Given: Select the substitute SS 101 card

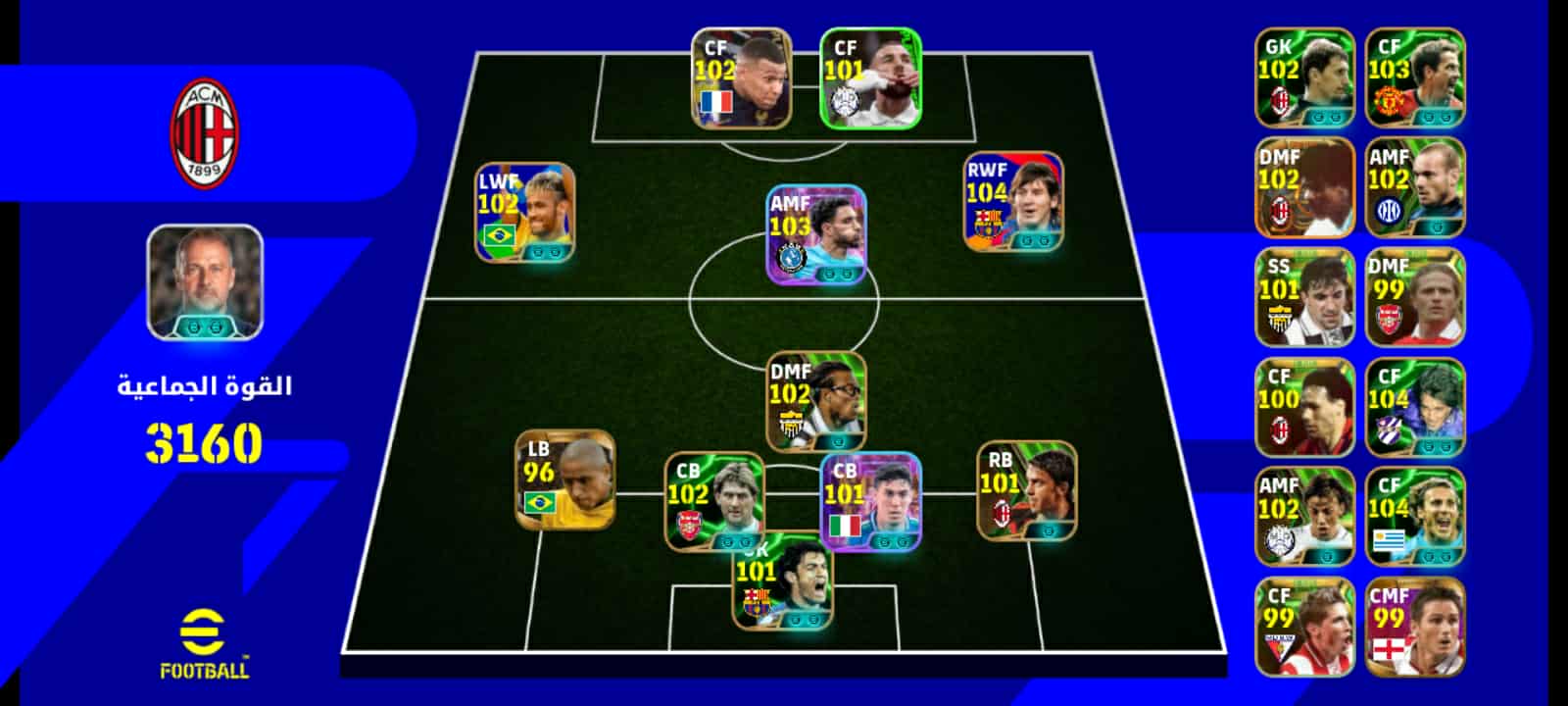Looking at the screenshot, I should tap(1304, 297).
